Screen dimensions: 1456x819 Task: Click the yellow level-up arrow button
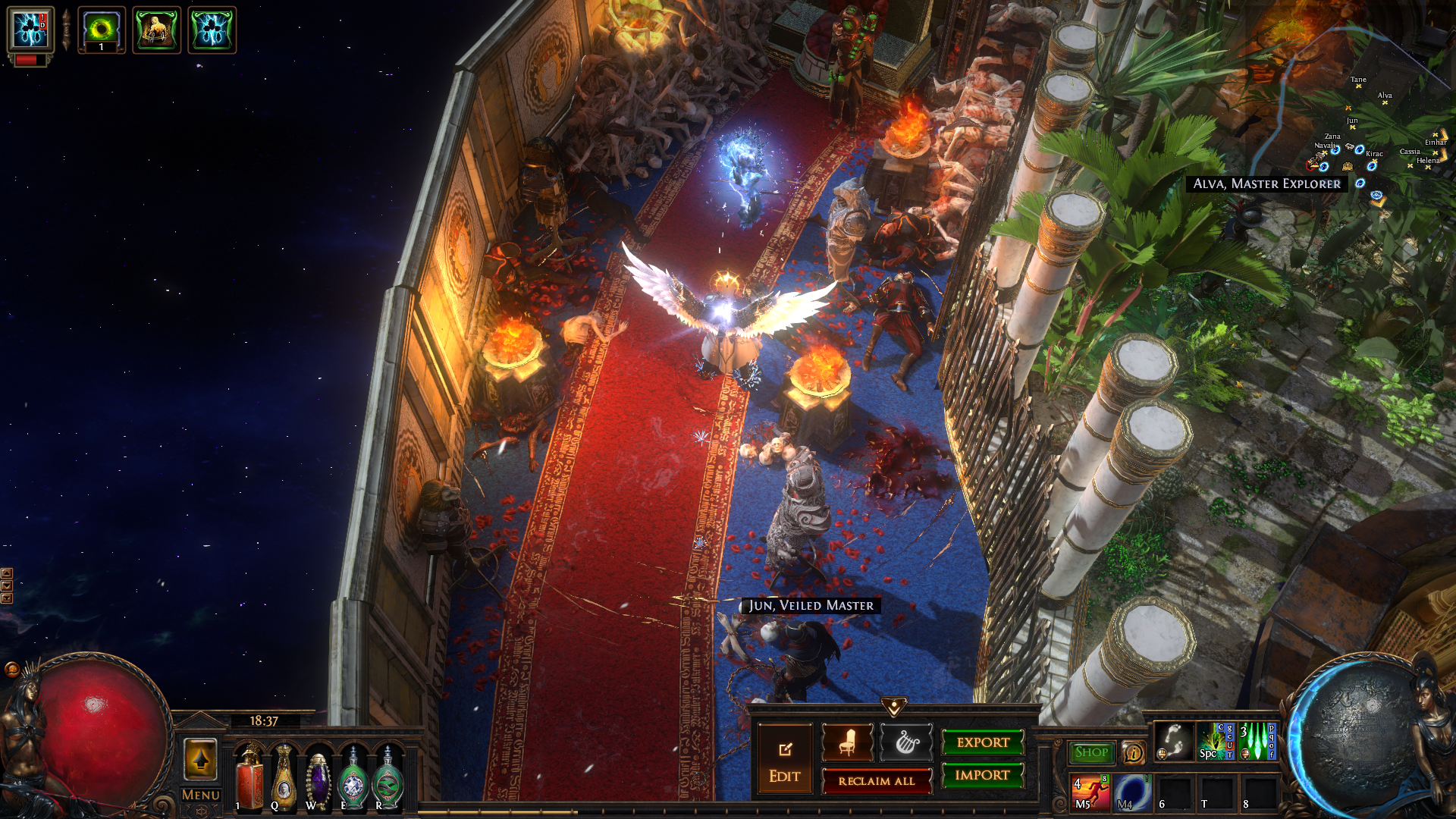click(201, 759)
